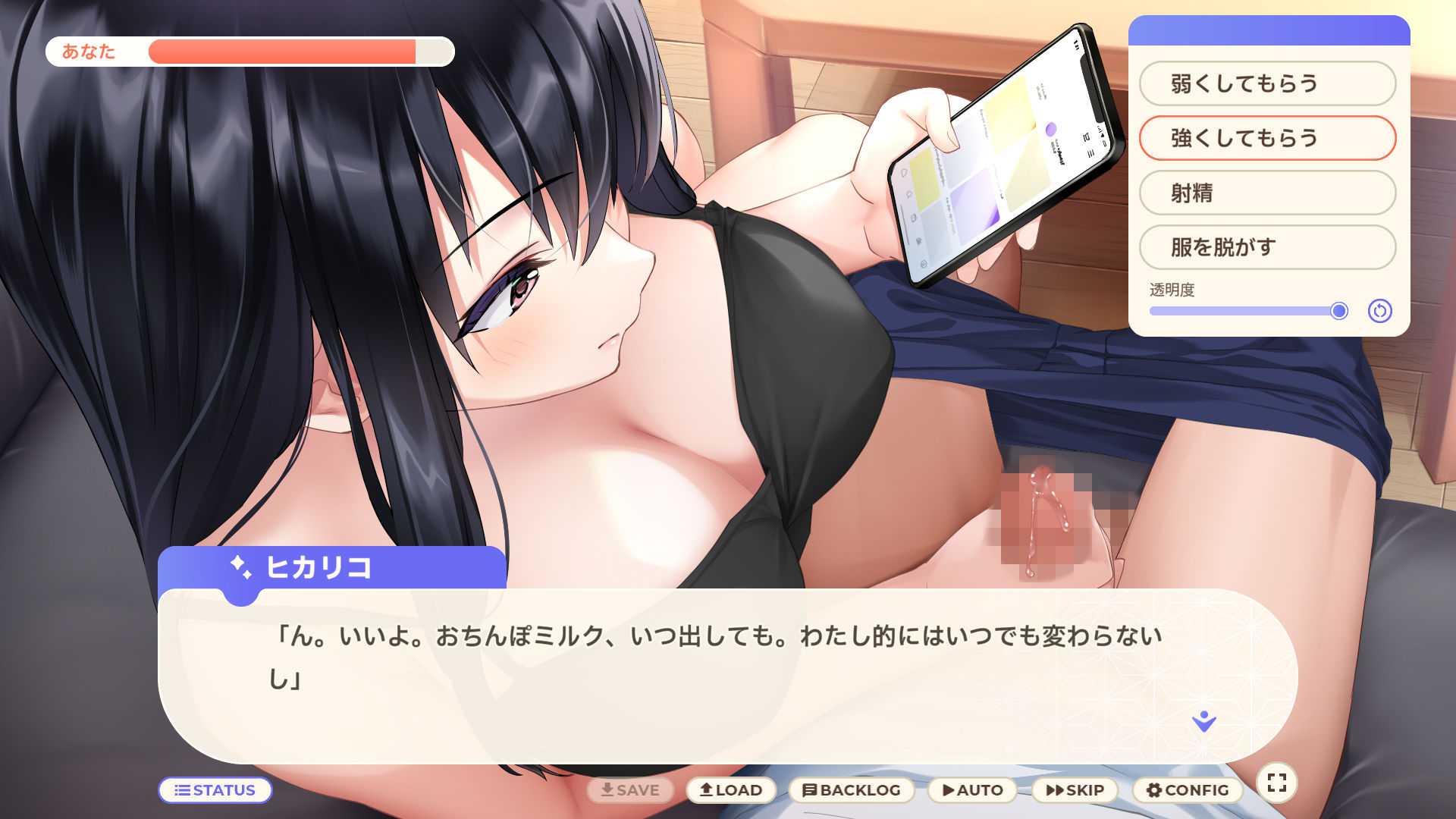This screenshot has height=819, width=1456.
Task: Click the STATUS list icon
Action: point(181,790)
